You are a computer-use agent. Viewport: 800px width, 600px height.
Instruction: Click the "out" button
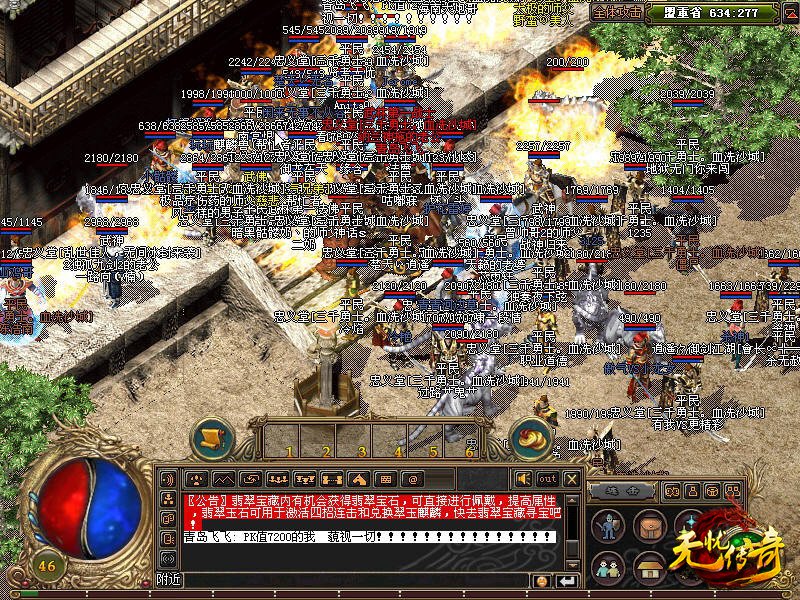[x=547, y=479]
